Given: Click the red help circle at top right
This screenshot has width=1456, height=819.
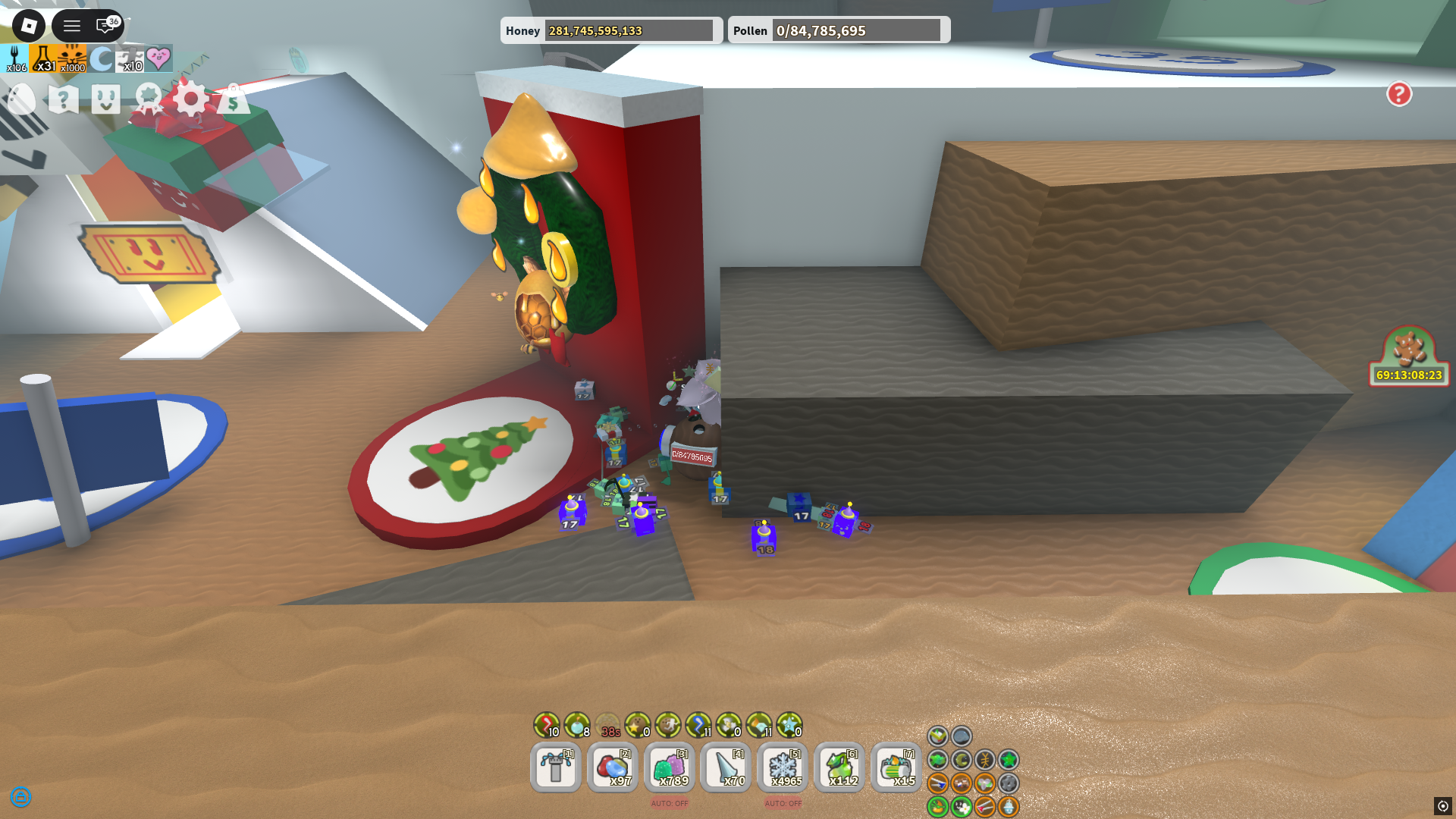Looking at the screenshot, I should [1399, 94].
